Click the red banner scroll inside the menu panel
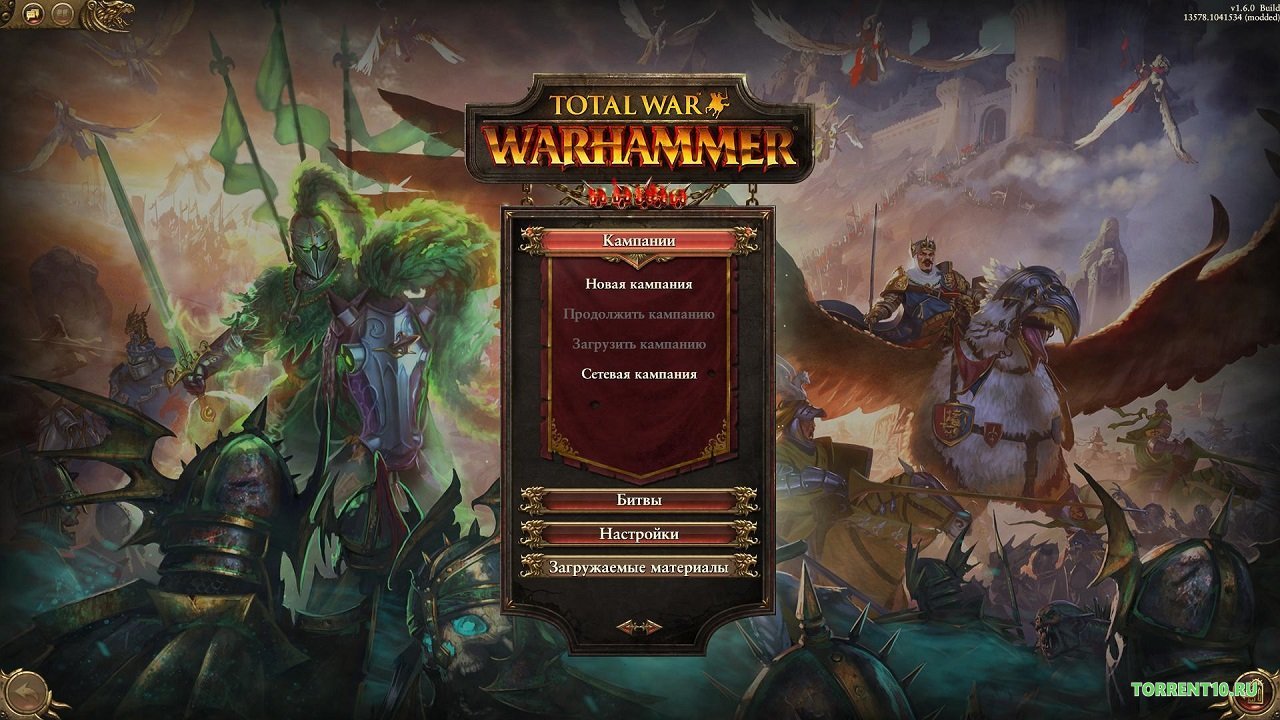This screenshot has width=1280, height=720. click(x=639, y=420)
